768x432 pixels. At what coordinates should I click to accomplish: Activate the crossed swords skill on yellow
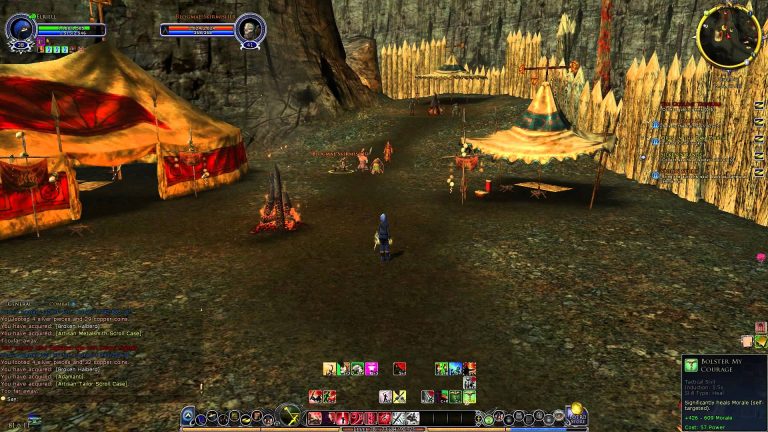399,397
